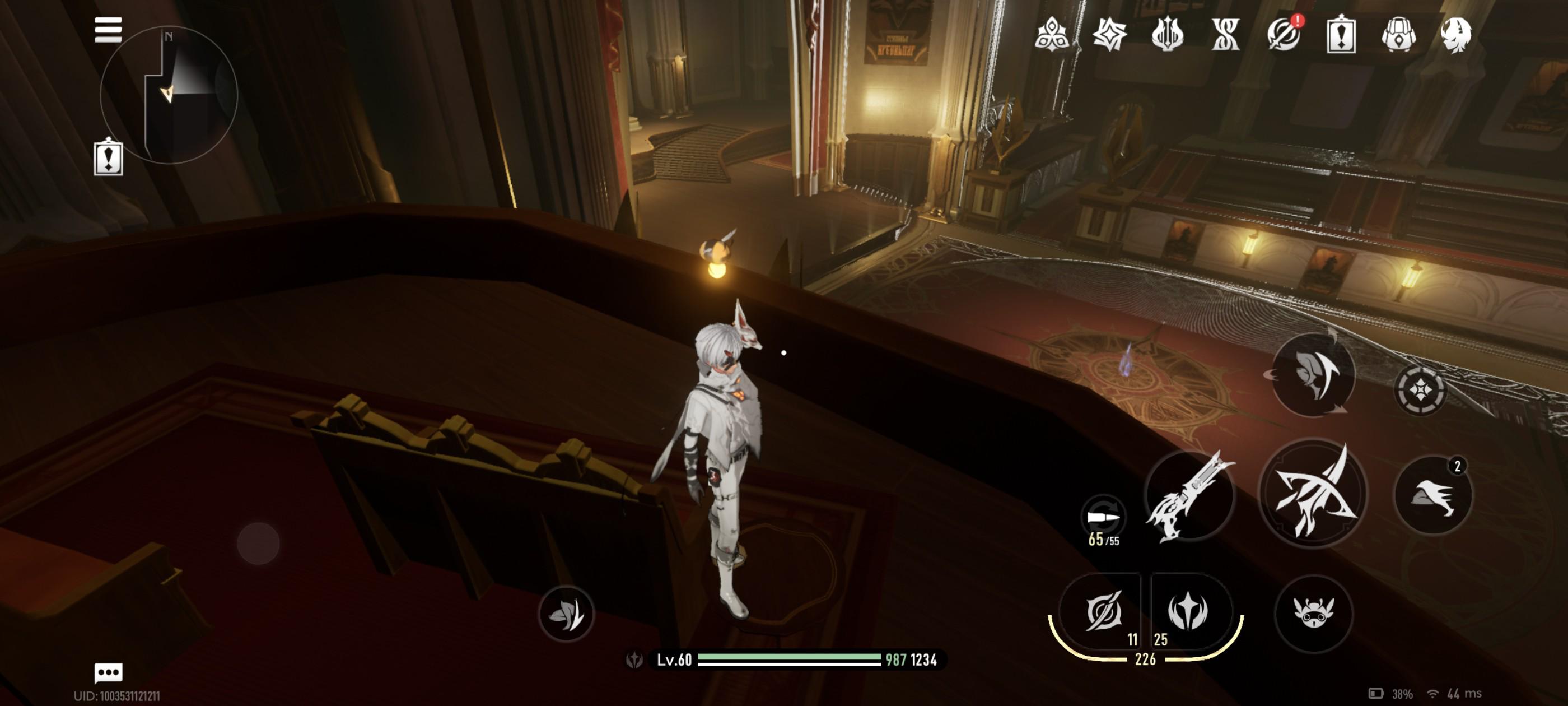Tap the three-petal emblem icon
Image resolution: width=1568 pixels, height=706 pixels.
click(1052, 34)
